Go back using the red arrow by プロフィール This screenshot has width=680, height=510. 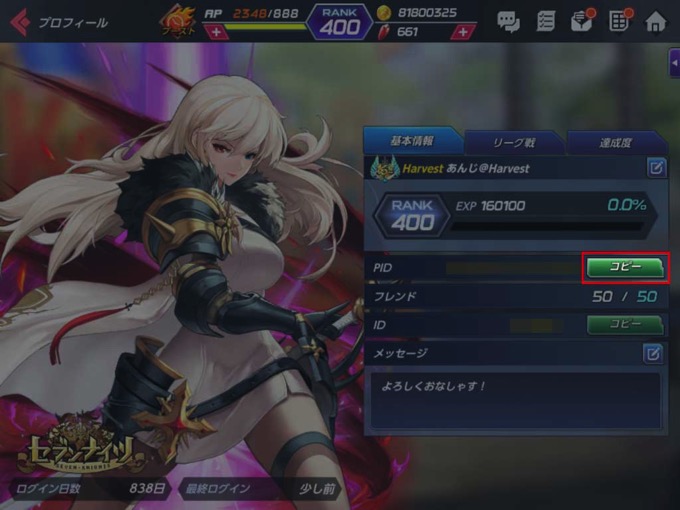19,21
